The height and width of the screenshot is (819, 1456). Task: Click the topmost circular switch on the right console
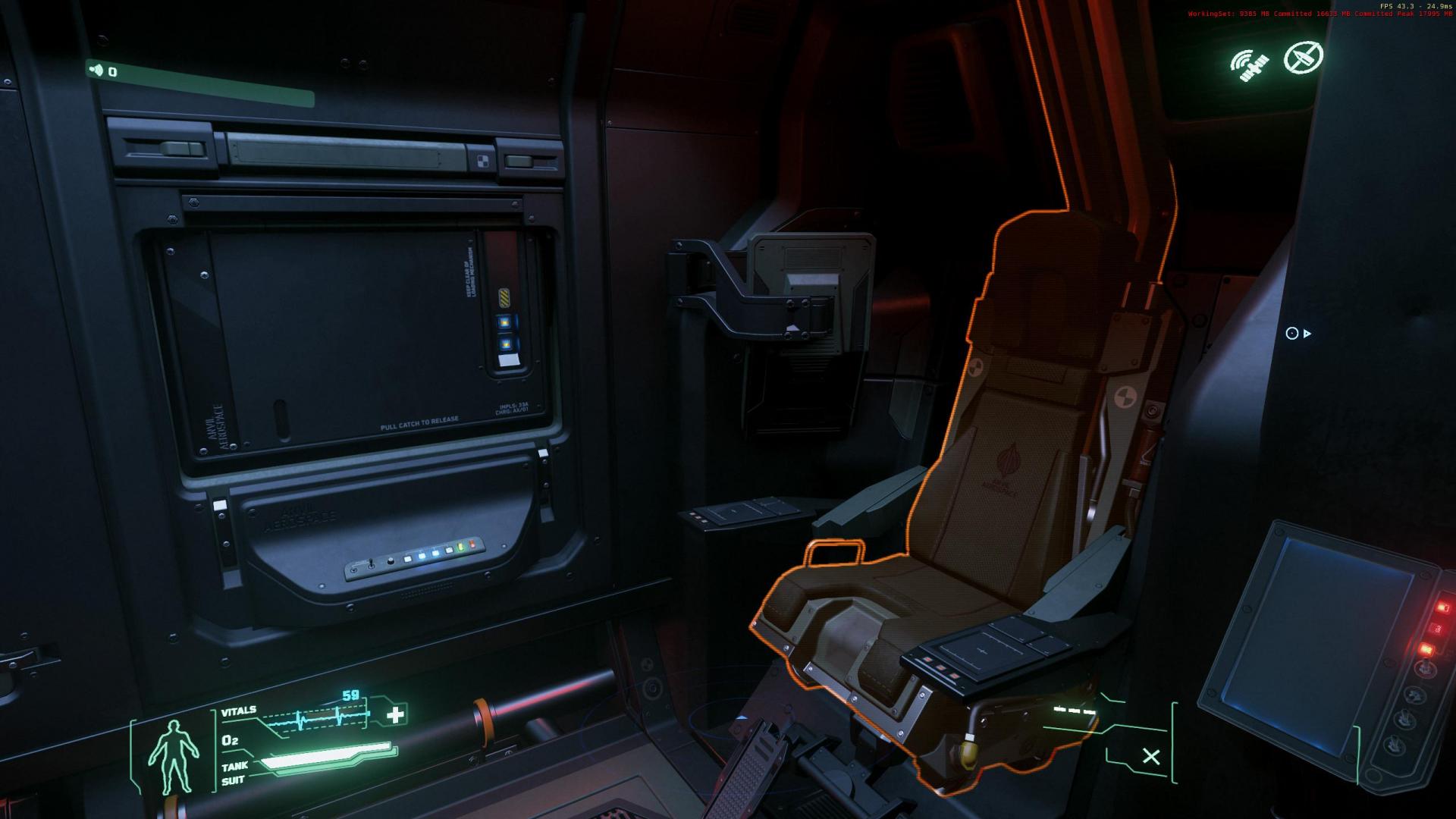click(x=1424, y=667)
